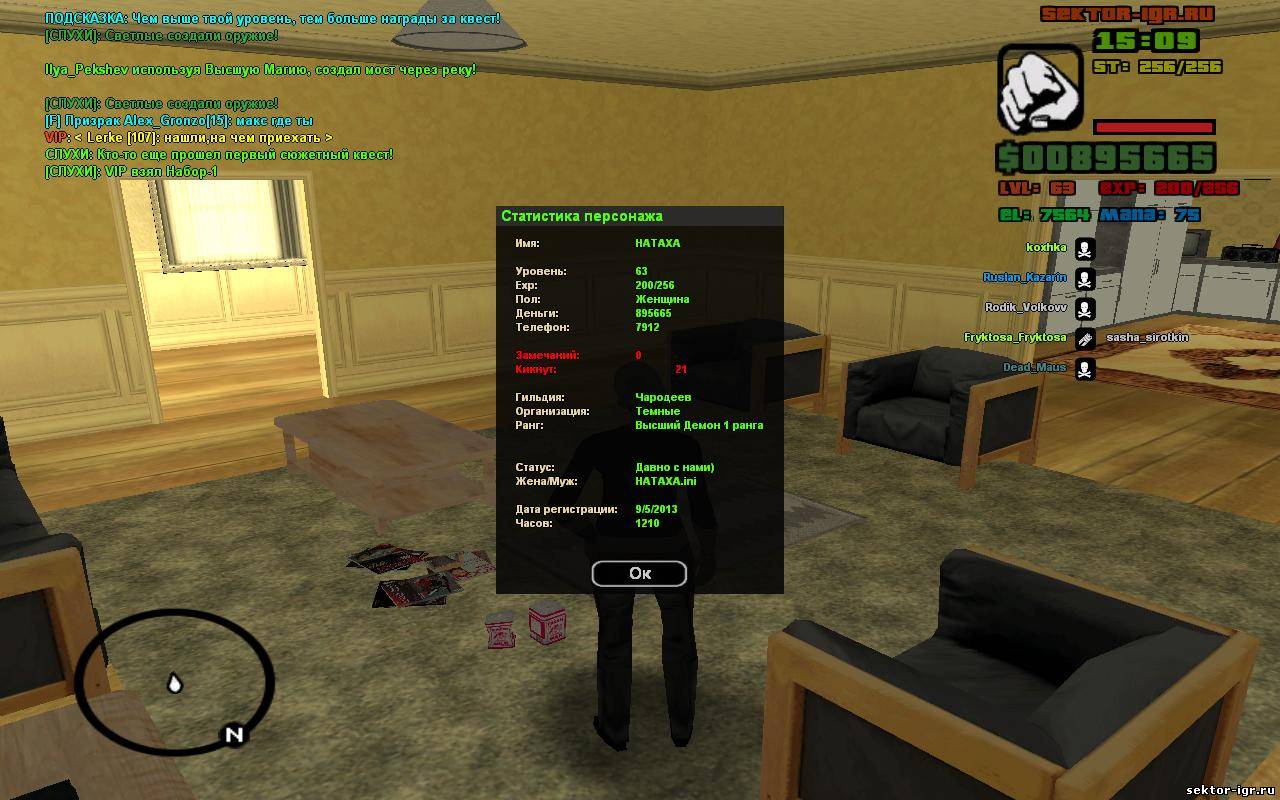This screenshot has width=1280, height=800.
Task: Click the north marker on the radar
Action: (x=233, y=736)
